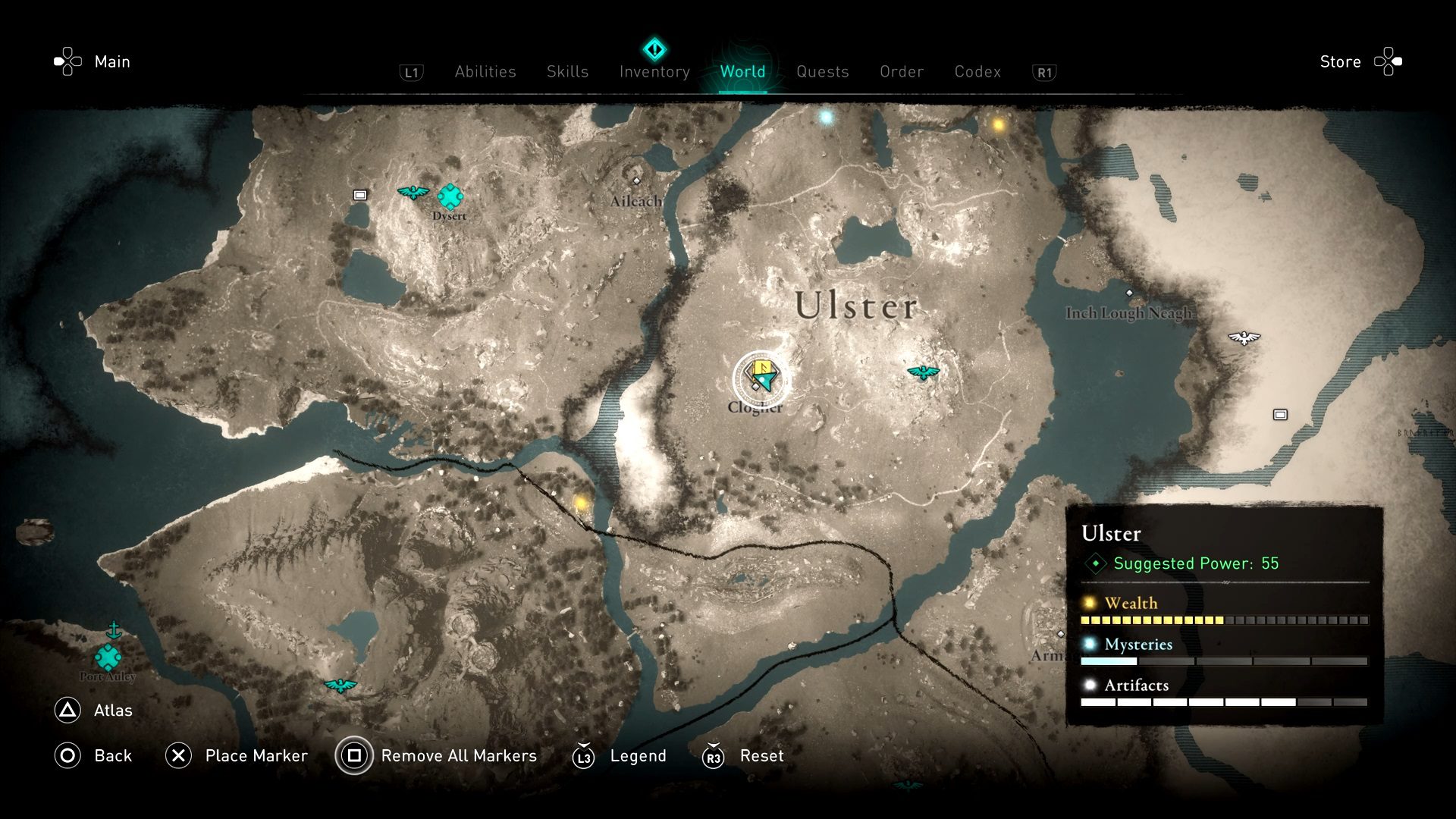Image resolution: width=1456 pixels, height=819 pixels.
Task: Show the Quests tab
Action: click(x=822, y=72)
